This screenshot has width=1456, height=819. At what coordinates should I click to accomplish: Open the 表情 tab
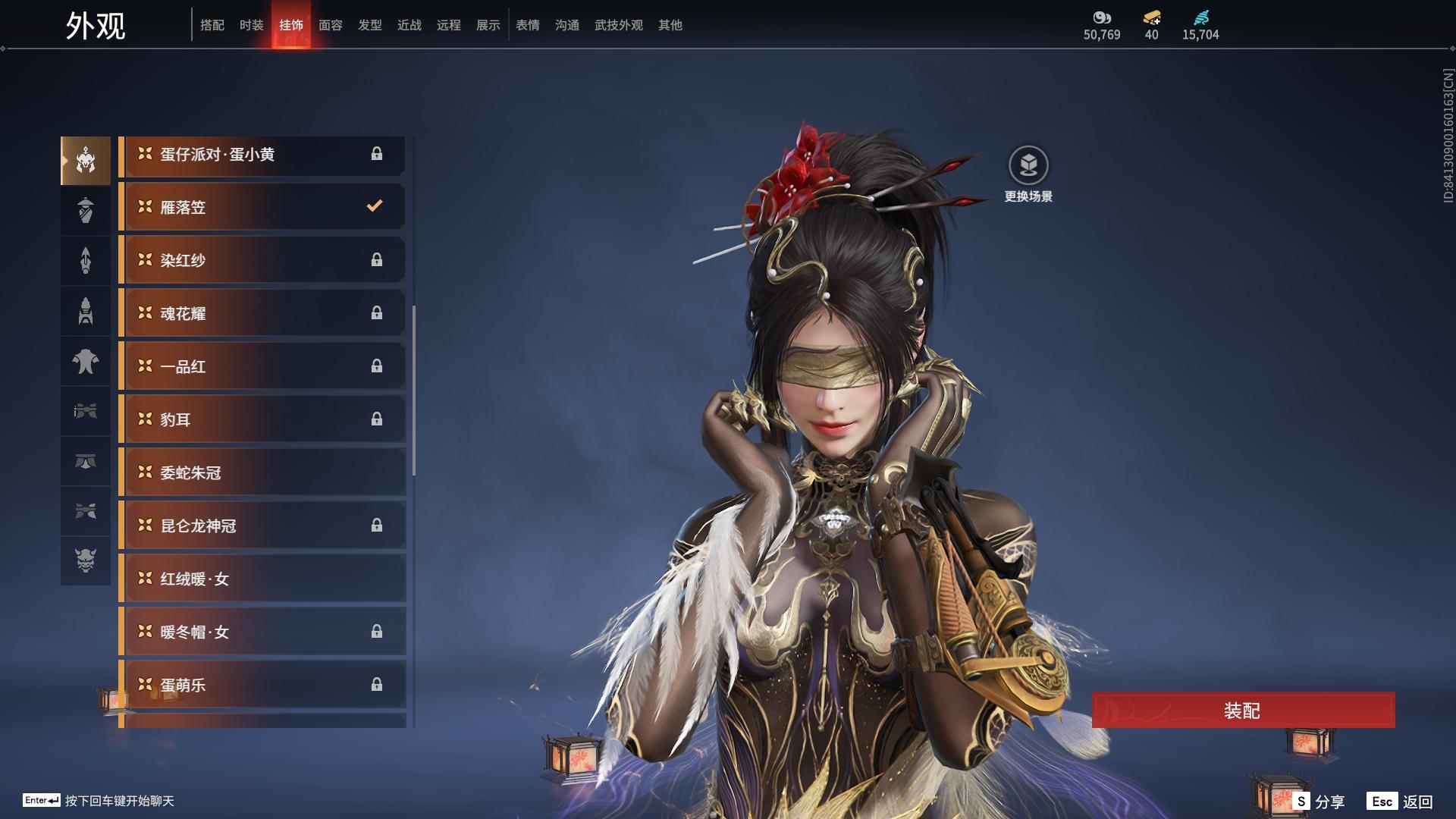point(527,25)
